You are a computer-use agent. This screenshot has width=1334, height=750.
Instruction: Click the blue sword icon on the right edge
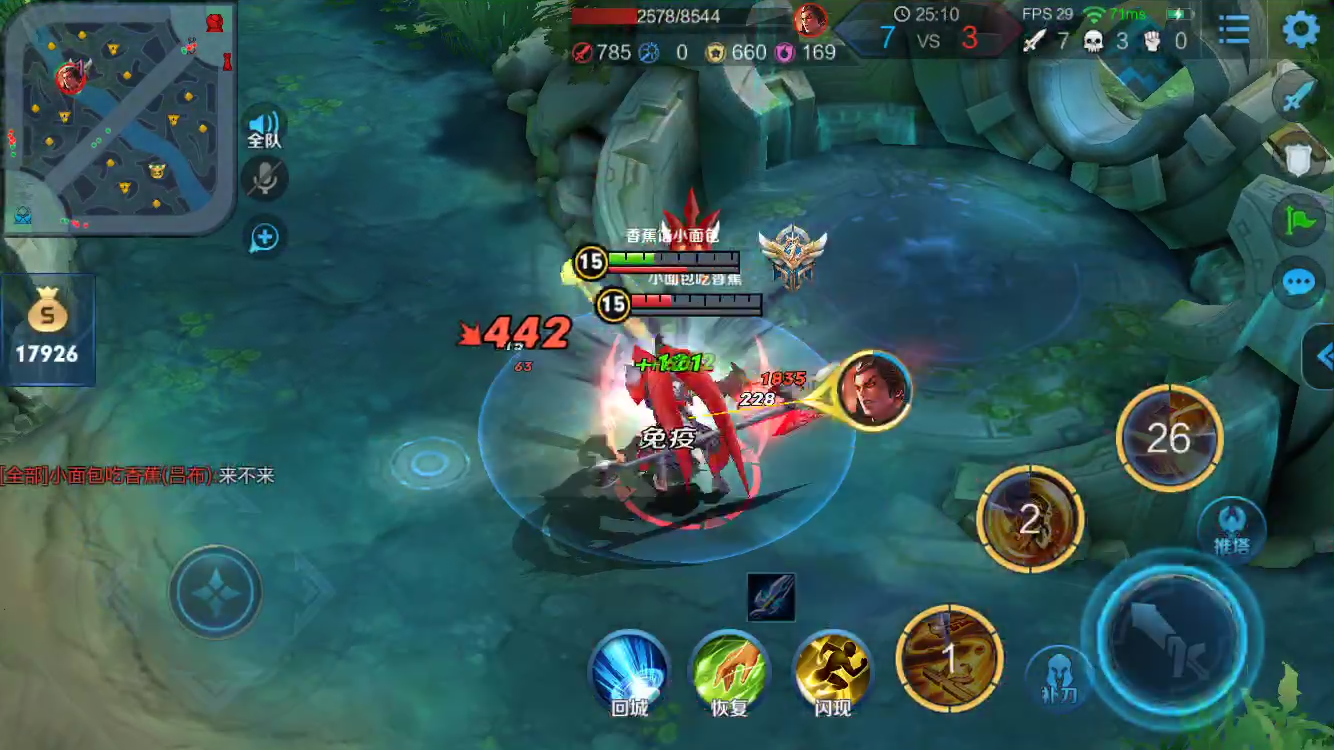point(1298,96)
